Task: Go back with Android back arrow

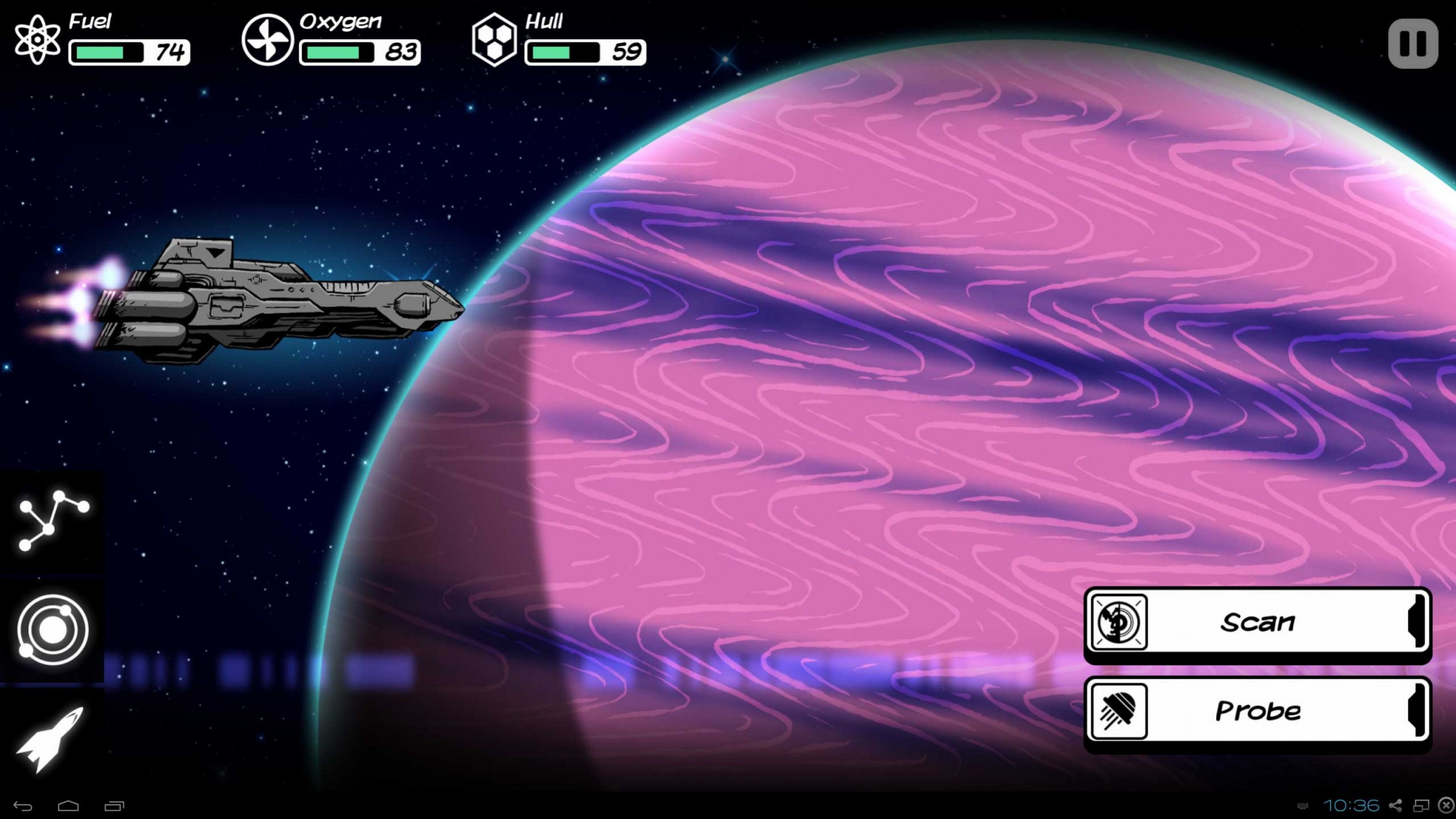Action: pos(23,806)
